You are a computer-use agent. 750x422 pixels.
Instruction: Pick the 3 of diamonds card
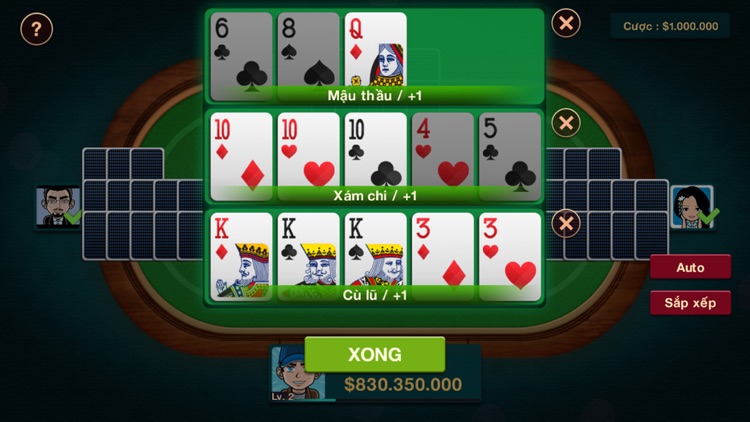(x=442, y=252)
